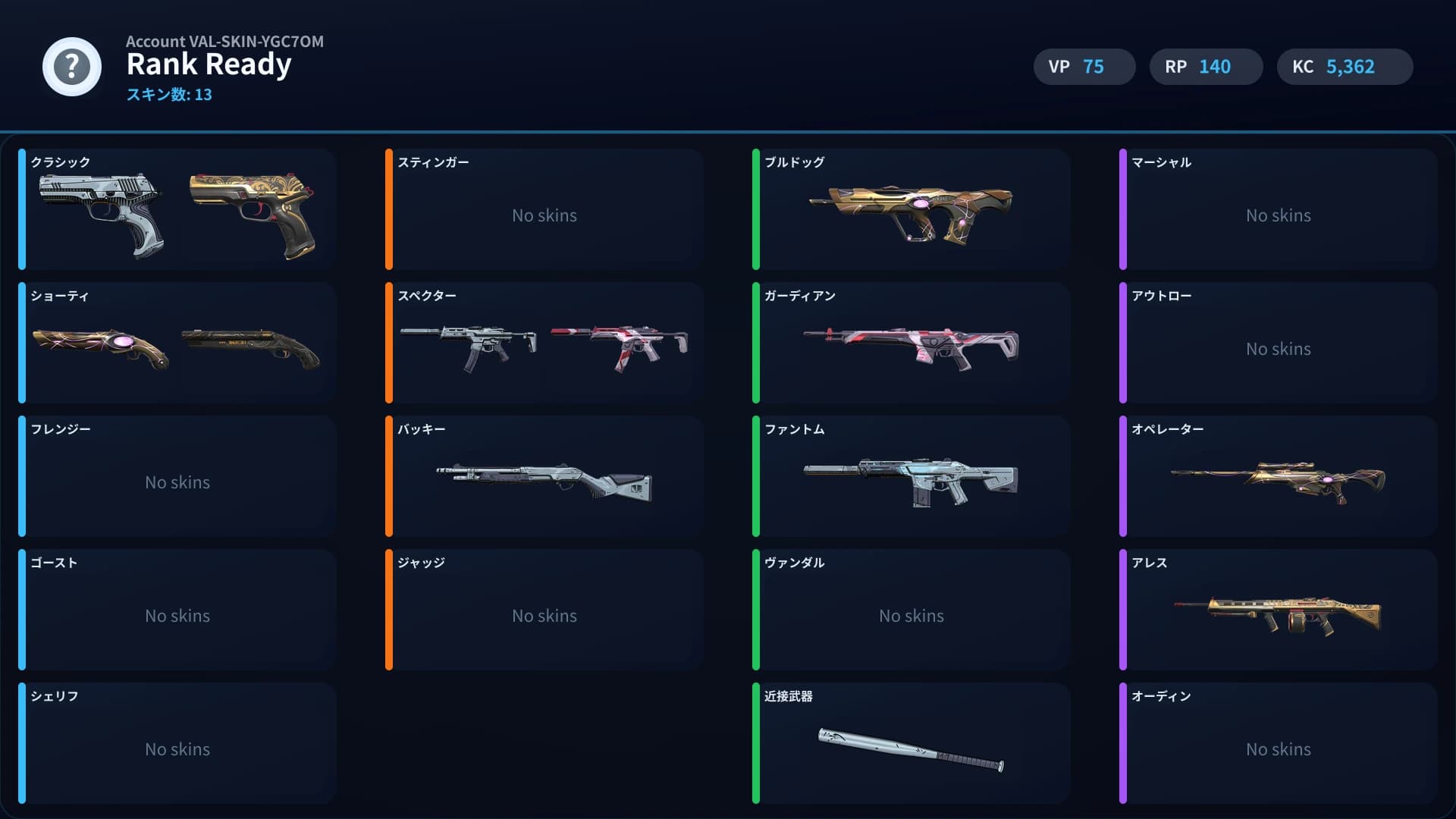This screenshot has width=1456, height=819.
Task: Expand the マーシャル weapon card
Action: tap(1278, 210)
